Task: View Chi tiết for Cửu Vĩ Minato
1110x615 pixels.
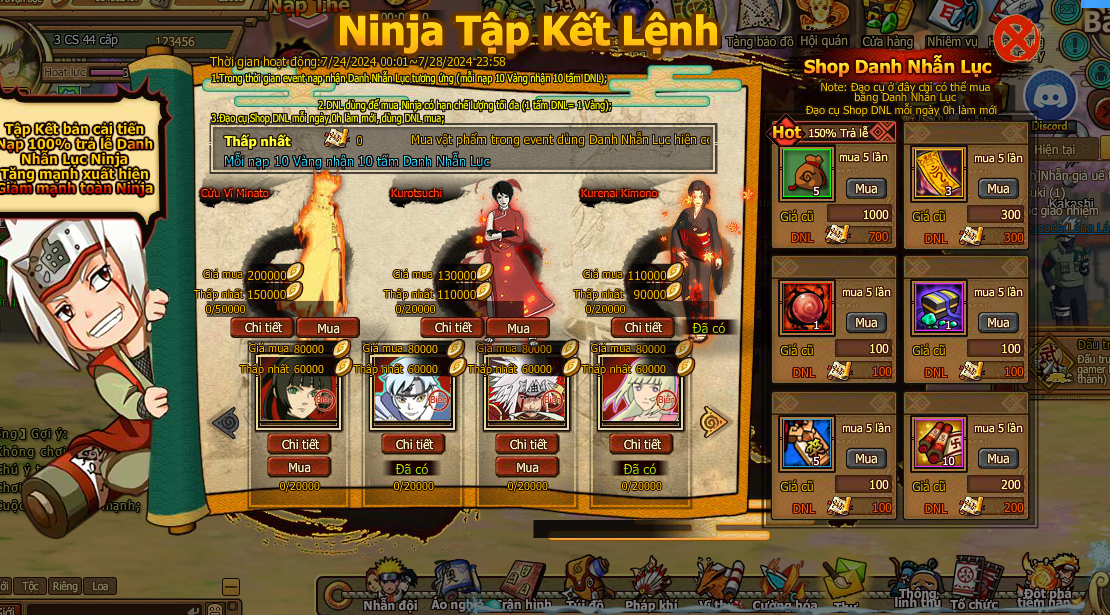Action: [x=263, y=327]
